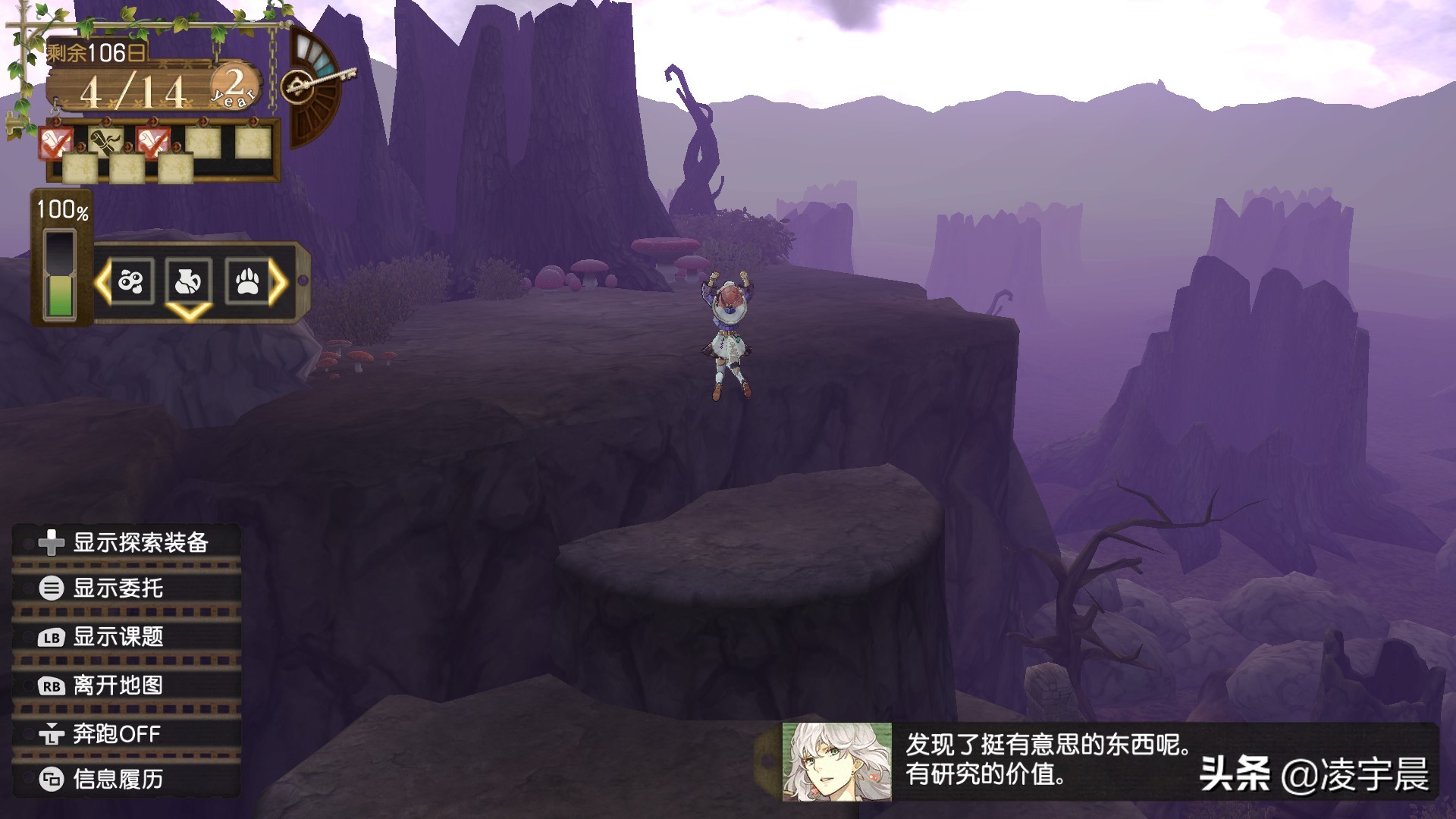This screenshot has width=1456, height=819.
Task: Select the bubble cluster tool icon
Action: coord(131,282)
